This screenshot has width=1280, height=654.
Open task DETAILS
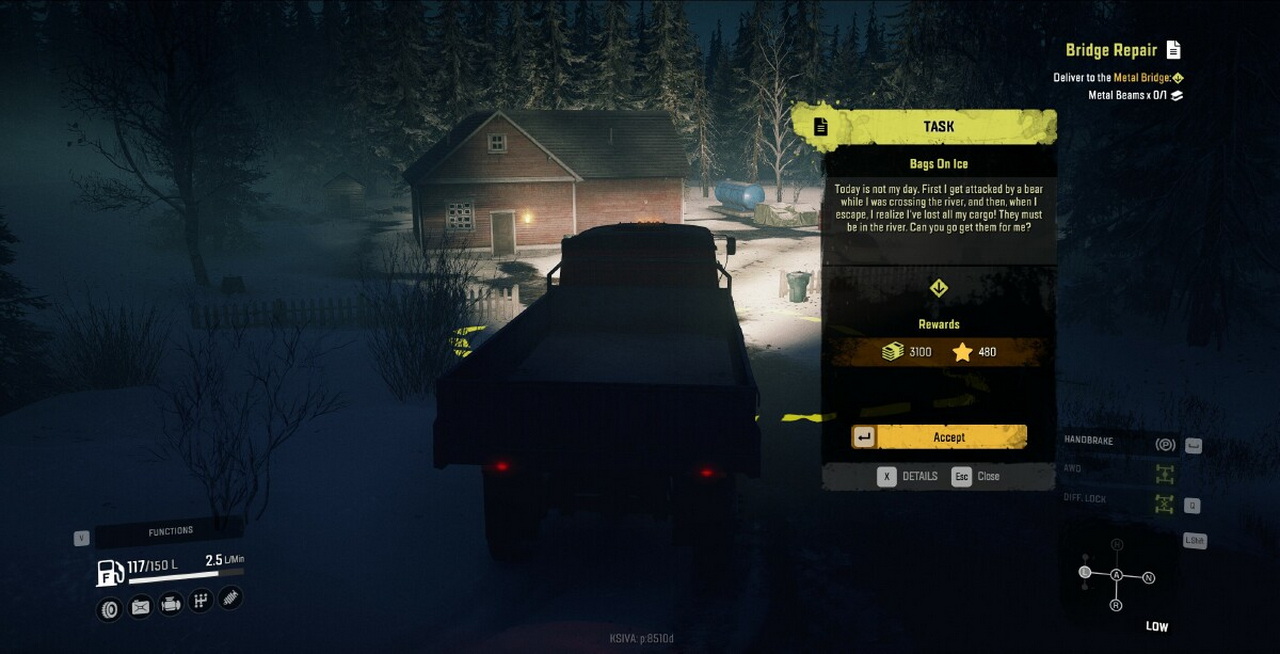(x=909, y=477)
